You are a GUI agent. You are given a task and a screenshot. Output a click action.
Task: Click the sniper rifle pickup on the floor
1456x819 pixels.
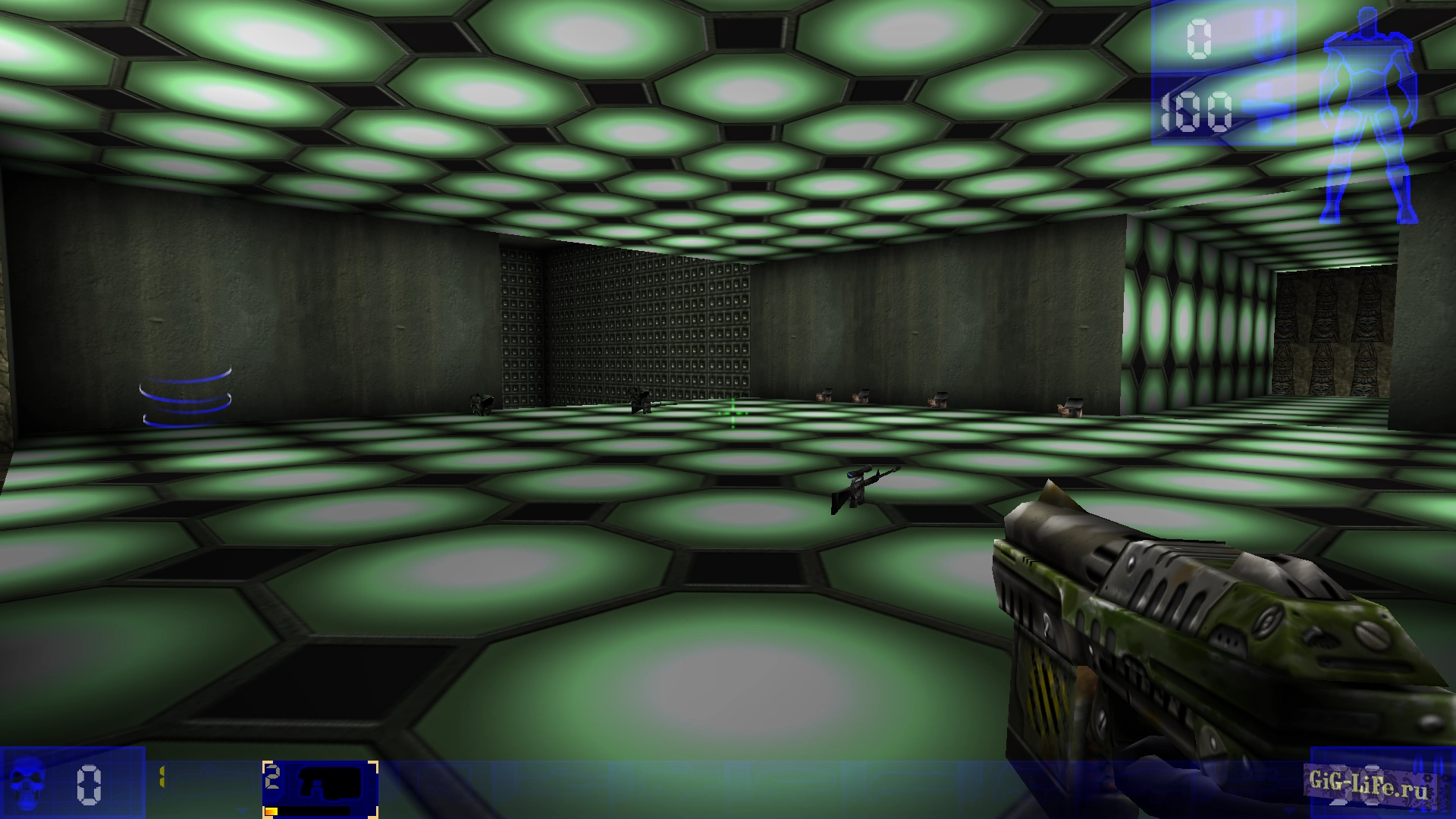coord(861,485)
